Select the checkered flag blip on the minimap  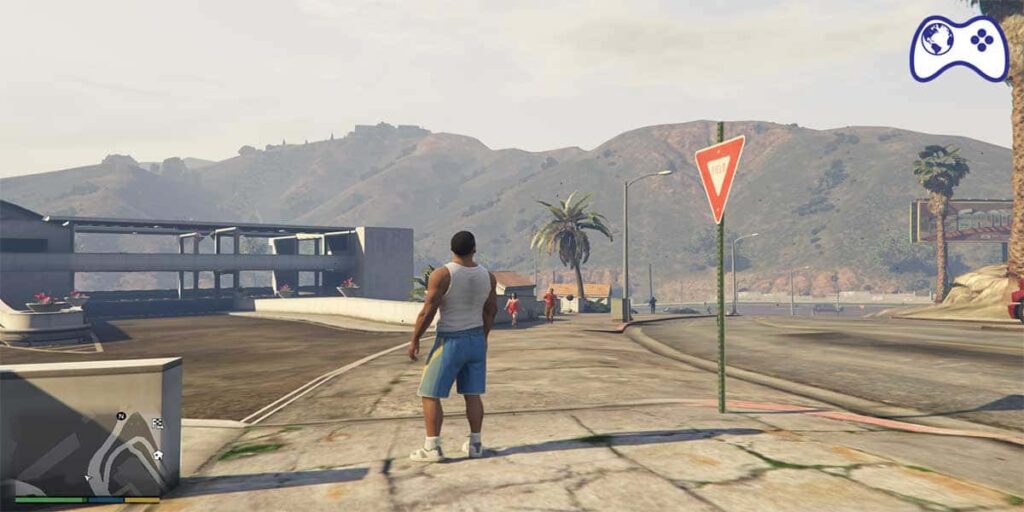point(157,424)
